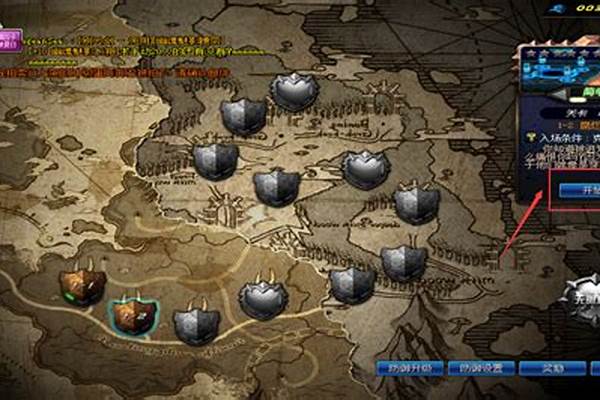
Task: Click the blue 开始 start button
Action: click(578, 190)
